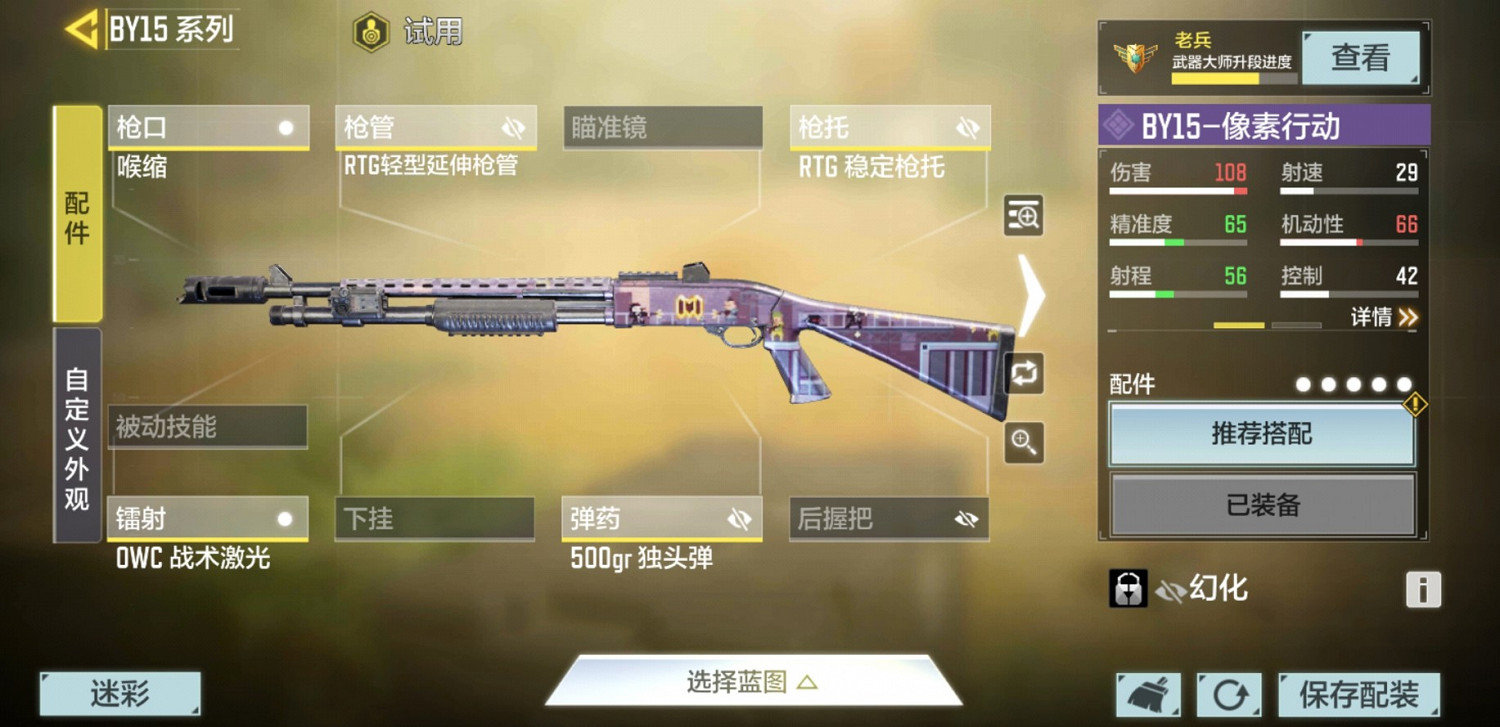Screen dimensions: 1500x727
Task: Toggle the eye icon on the 枪管 slot
Action: (514, 127)
